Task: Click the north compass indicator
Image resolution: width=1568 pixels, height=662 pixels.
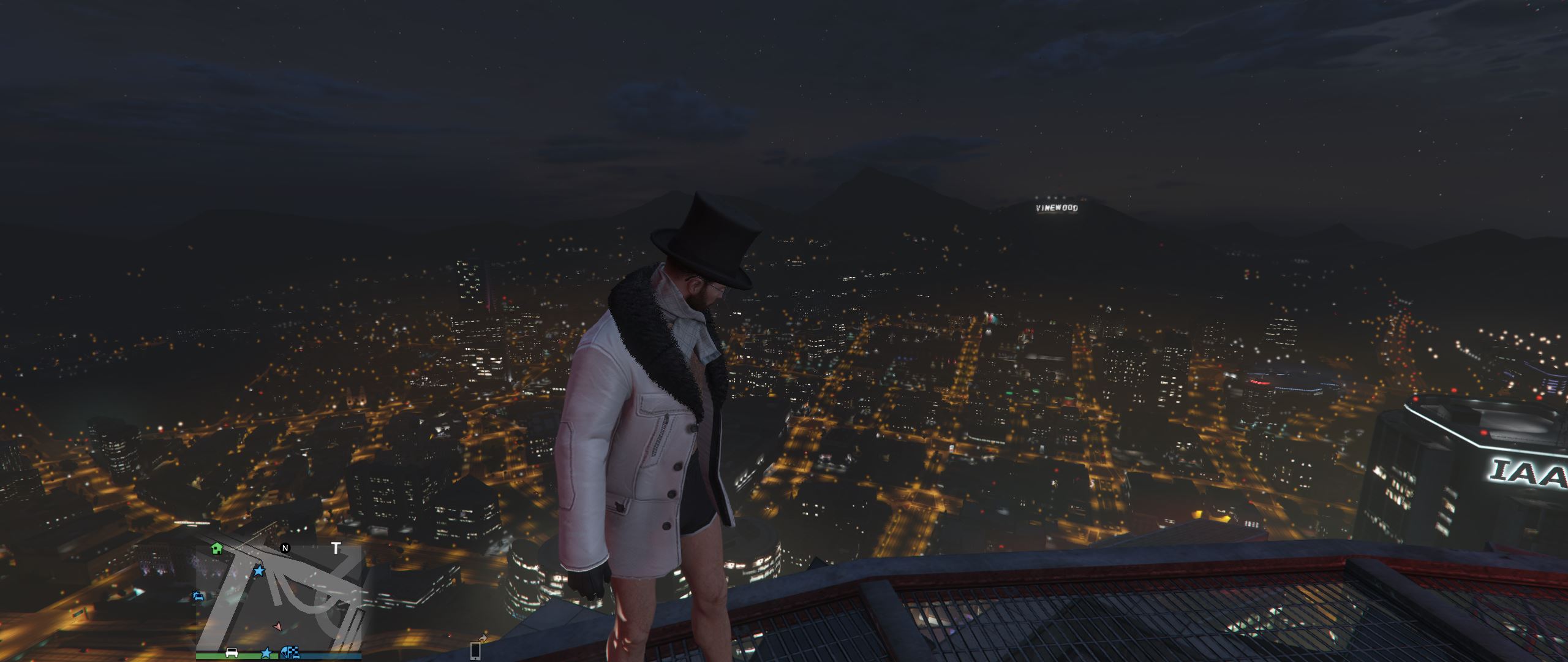Action: click(x=285, y=548)
